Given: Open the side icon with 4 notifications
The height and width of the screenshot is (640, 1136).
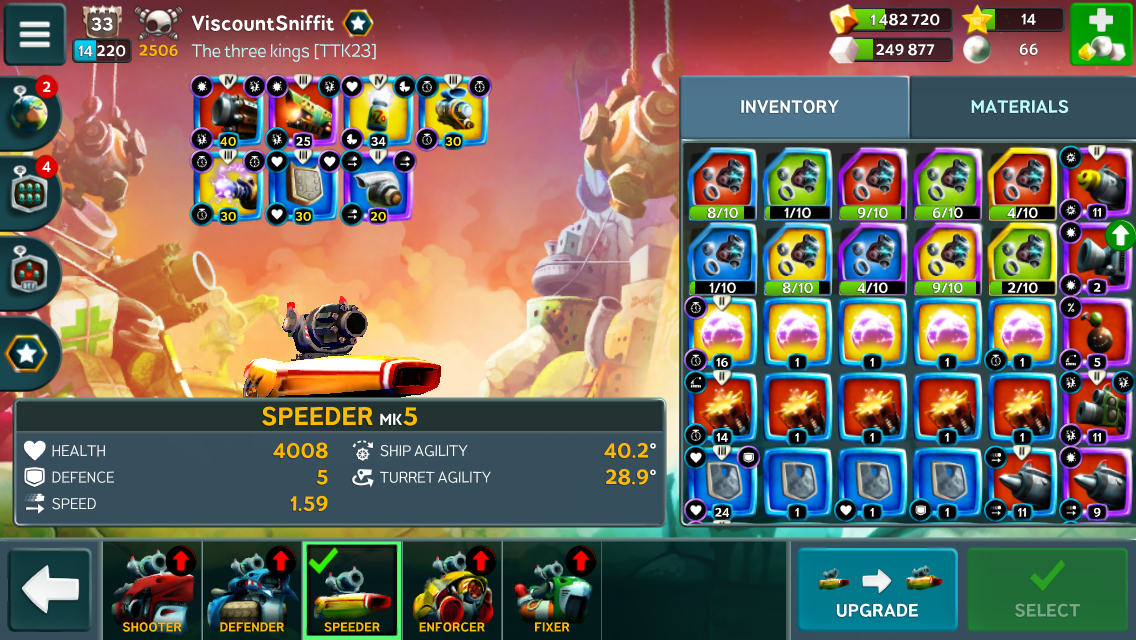Looking at the screenshot, I should click(29, 192).
